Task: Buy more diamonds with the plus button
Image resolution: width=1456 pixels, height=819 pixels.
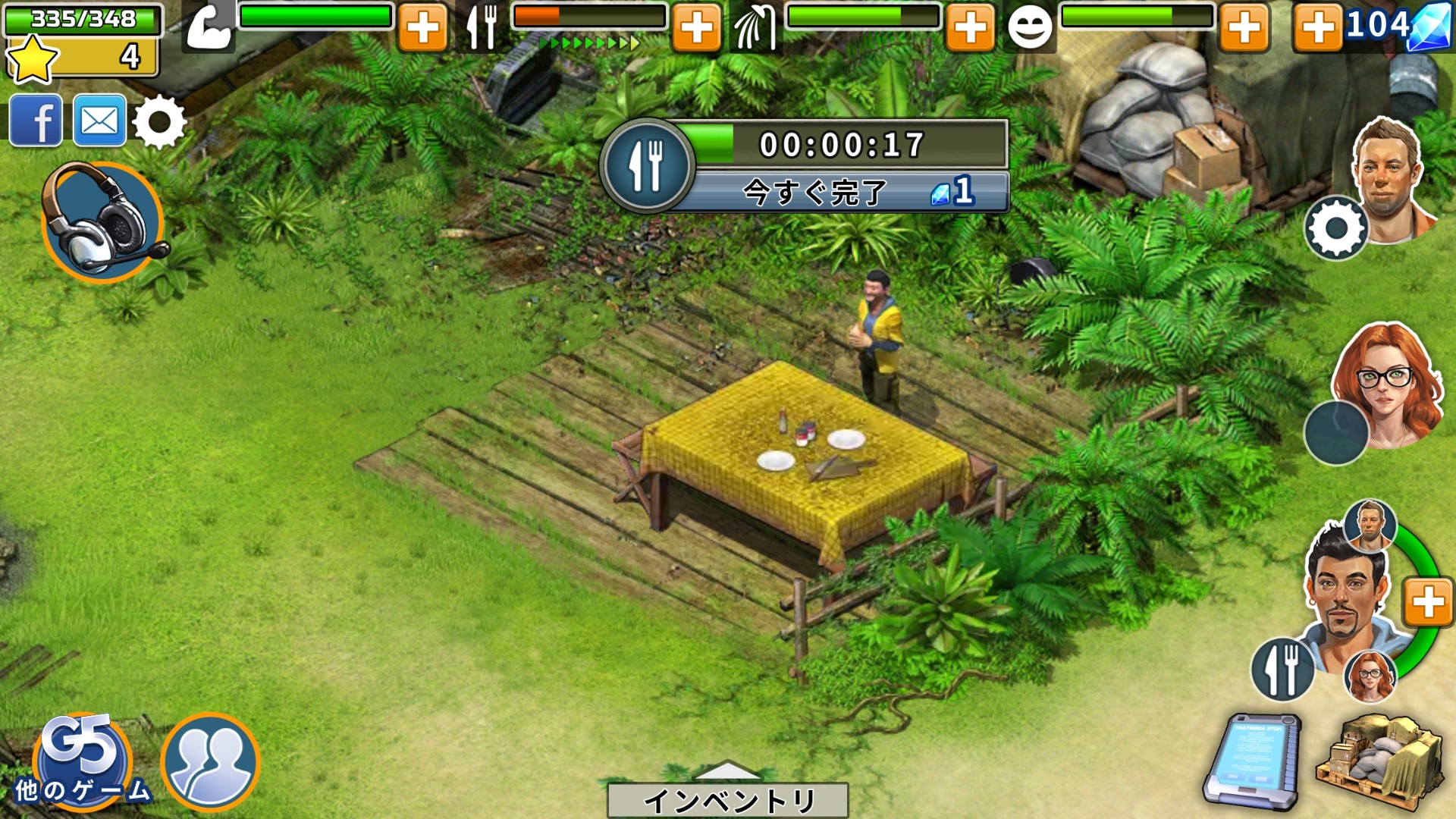Action: click(x=1318, y=29)
